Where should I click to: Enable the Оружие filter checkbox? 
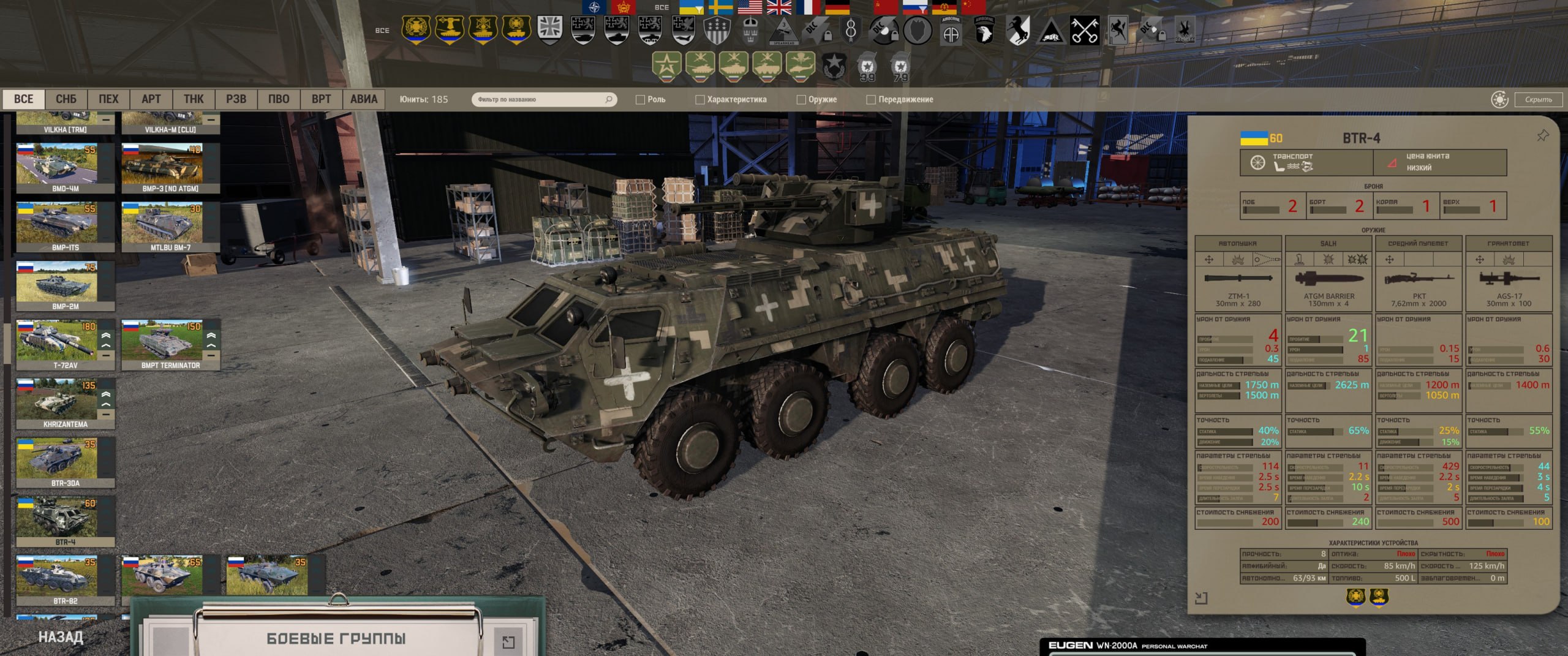coord(801,100)
